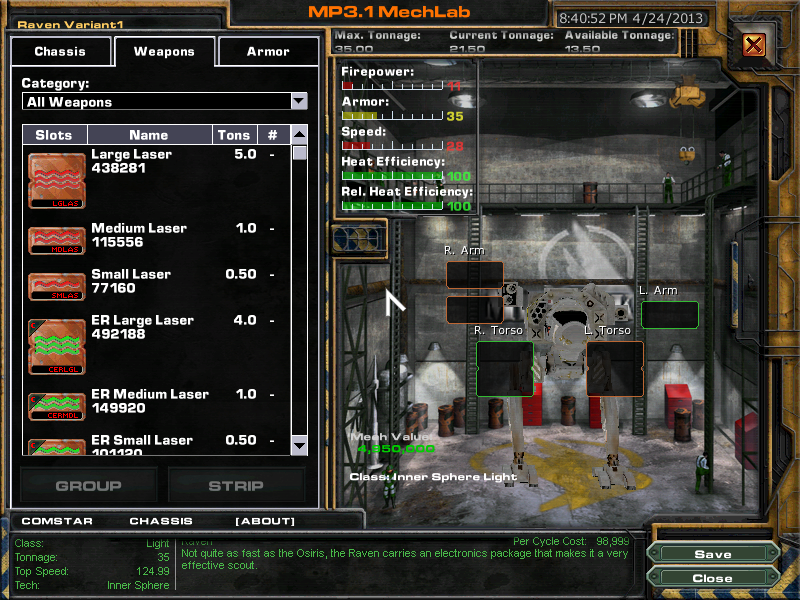Close MechLab with the orange X
Image resolution: width=800 pixels, height=600 pixels.
tap(755, 45)
